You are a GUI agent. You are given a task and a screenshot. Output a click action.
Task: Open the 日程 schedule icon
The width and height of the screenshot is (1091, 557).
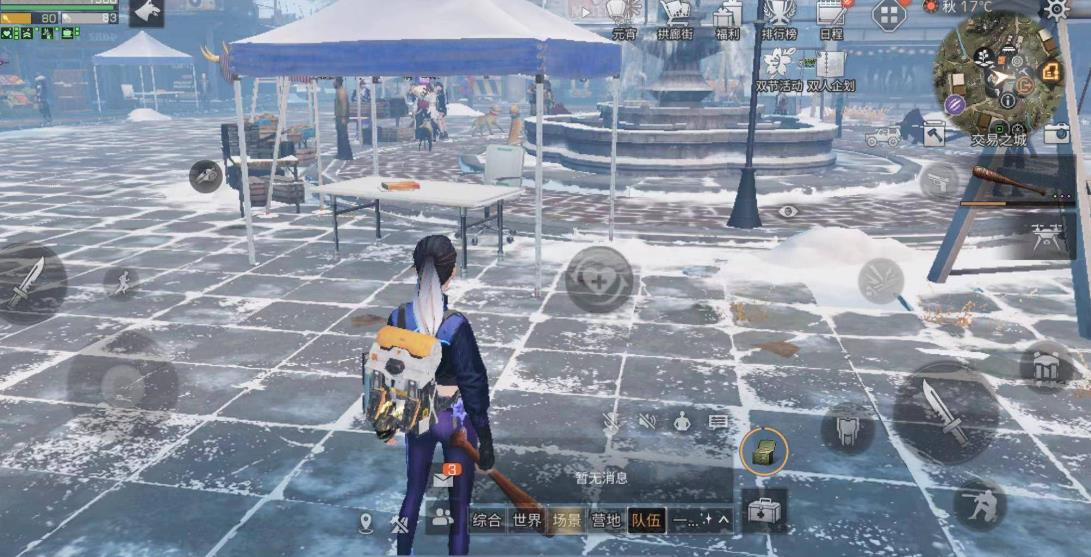coord(830,16)
